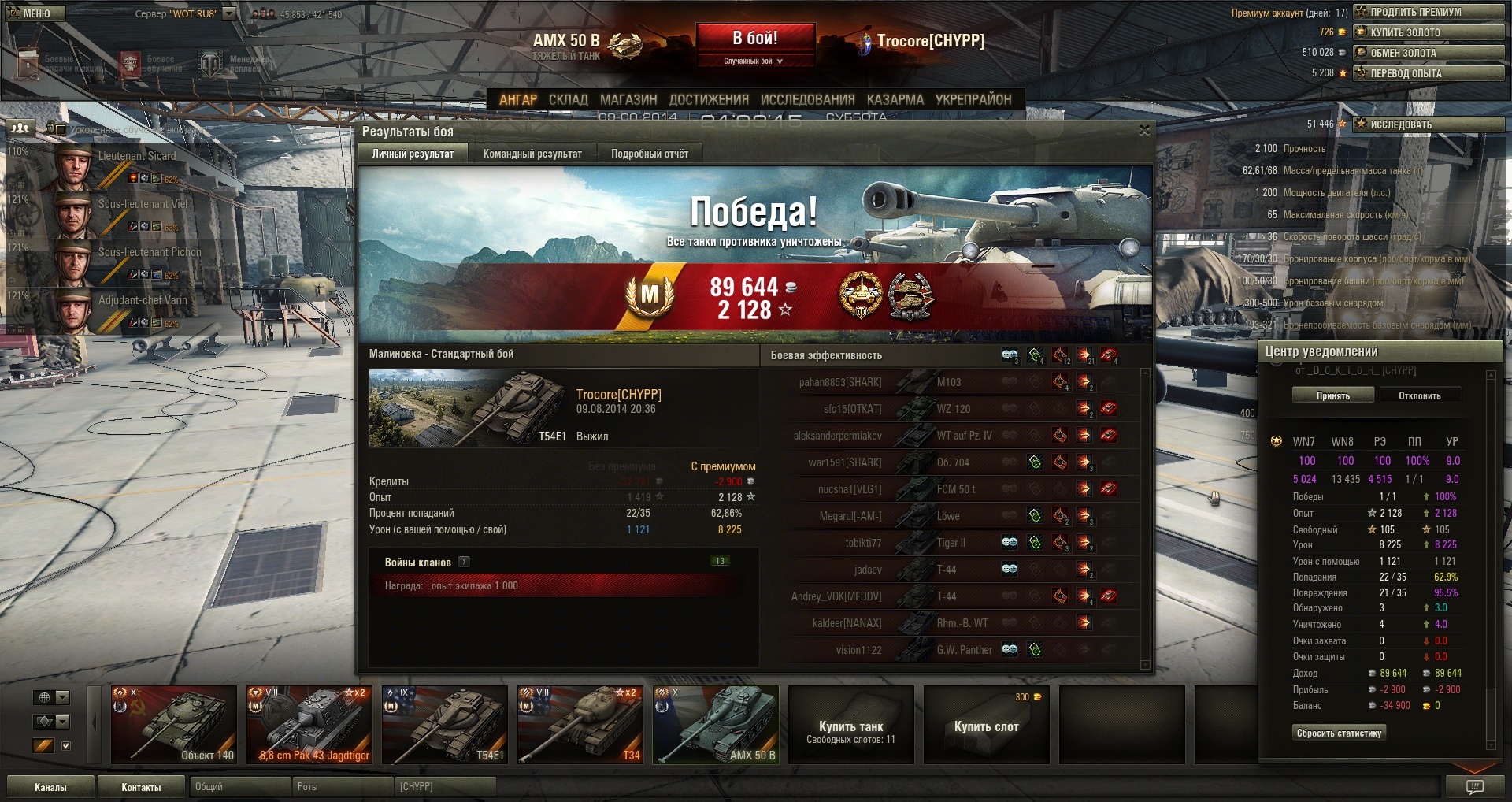The width and height of the screenshot is (1512, 802).
Task: Reset stats via Сбросить статистику
Action: click(x=1339, y=733)
